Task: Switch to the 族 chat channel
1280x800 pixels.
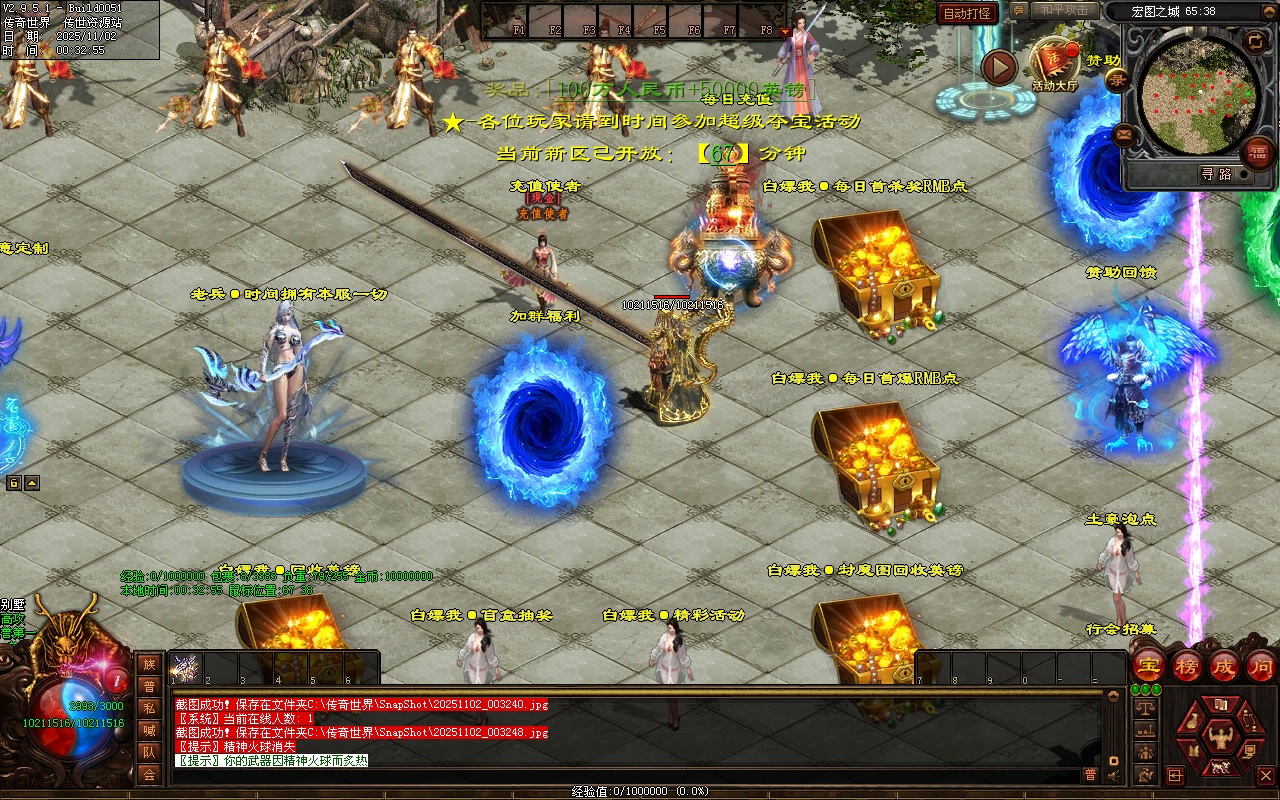Action: (x=149, y=664)
